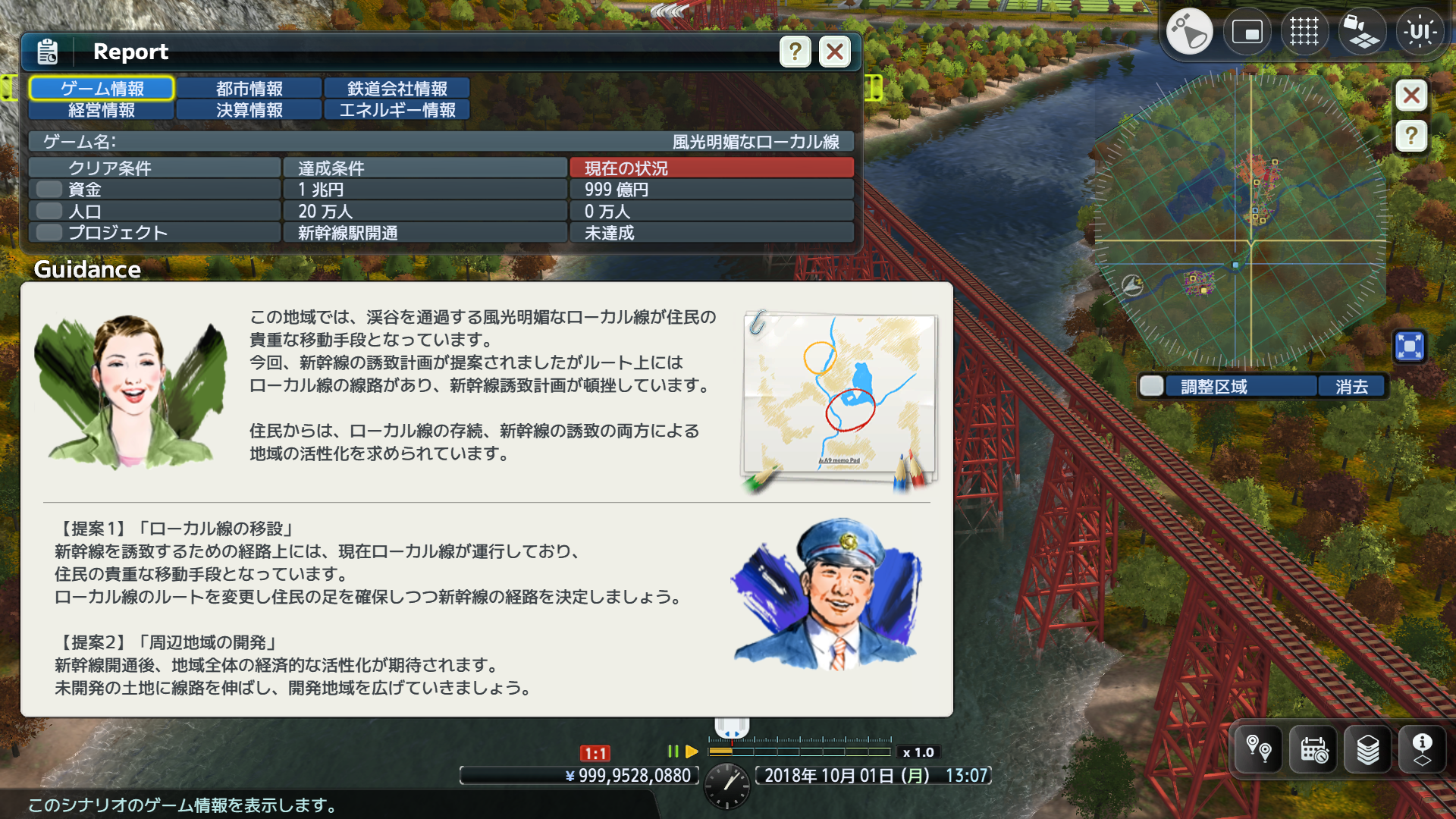Check the プロジェクト clear condition box

click(48, 232)
